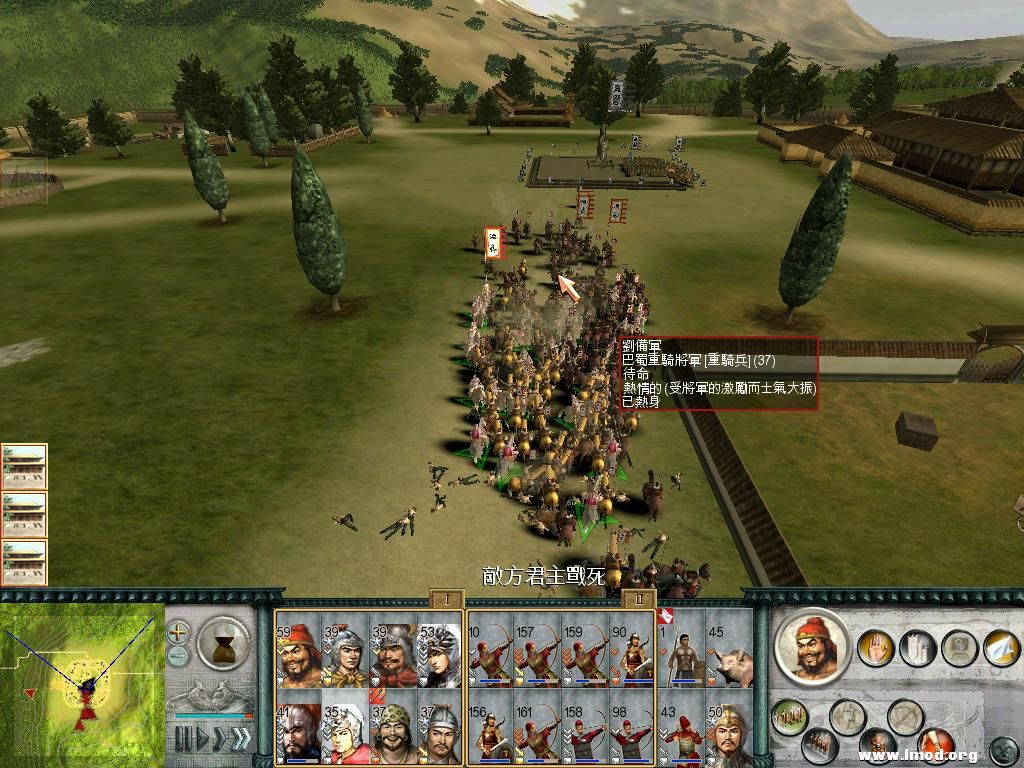Activate the halt order hand icon
Viewport: 1024px width, 768px height.
tap(875, 647)
